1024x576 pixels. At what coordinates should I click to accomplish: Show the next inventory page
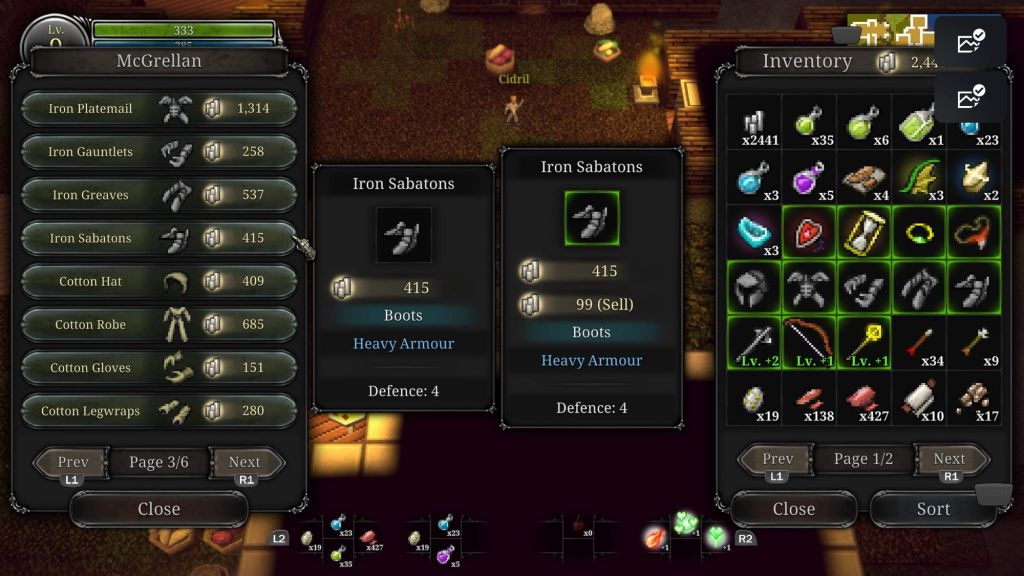tap(949, 459)
